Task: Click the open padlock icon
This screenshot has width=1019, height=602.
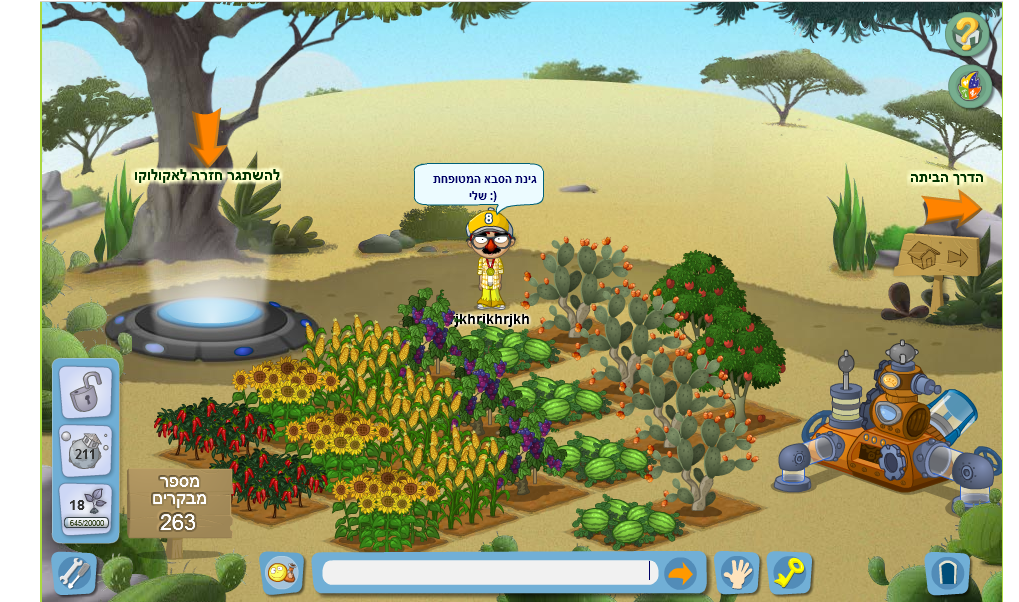Action: click(86, 392)
